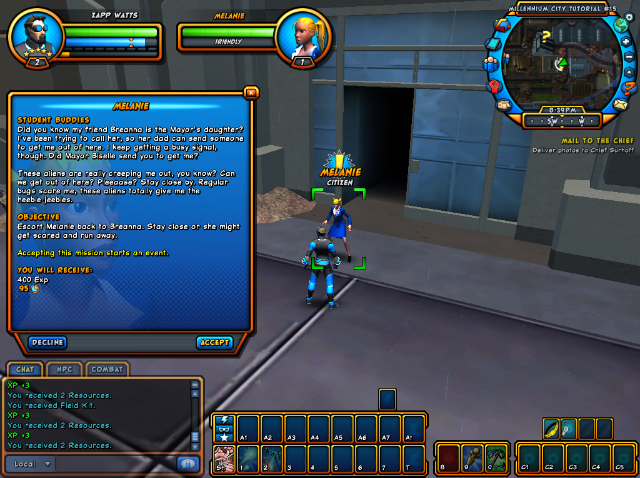Decline Melanie's escort mission

point(48,342)
